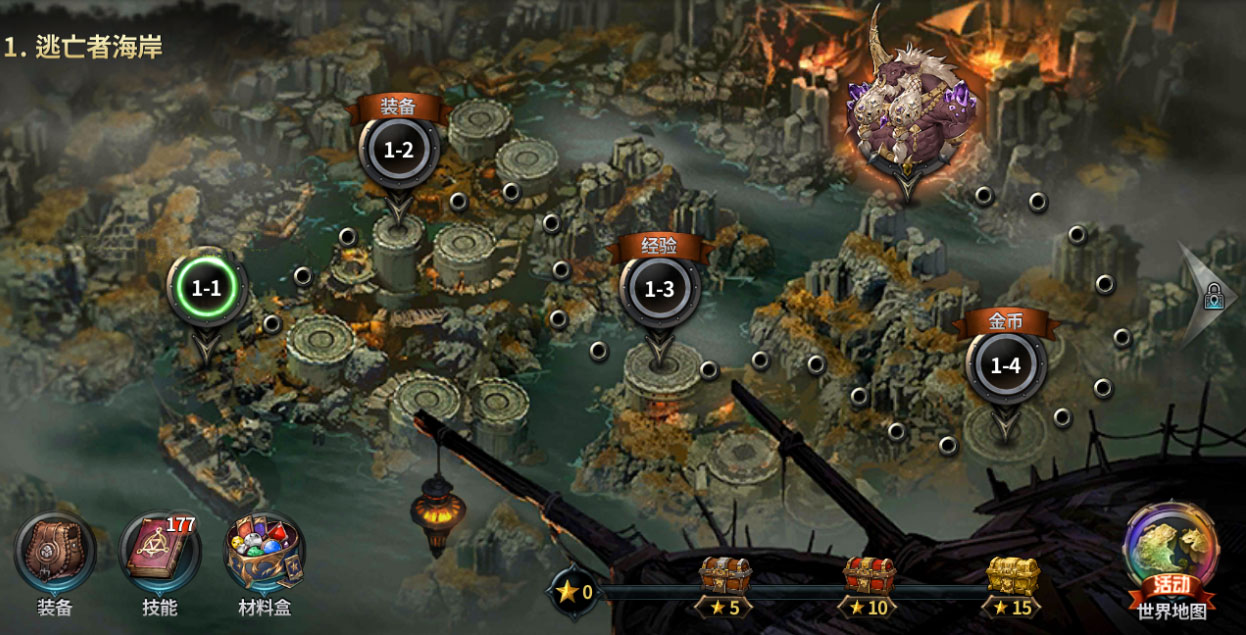Enter stage 1-3 experience level
The image size is (1246, 635).
659,291
